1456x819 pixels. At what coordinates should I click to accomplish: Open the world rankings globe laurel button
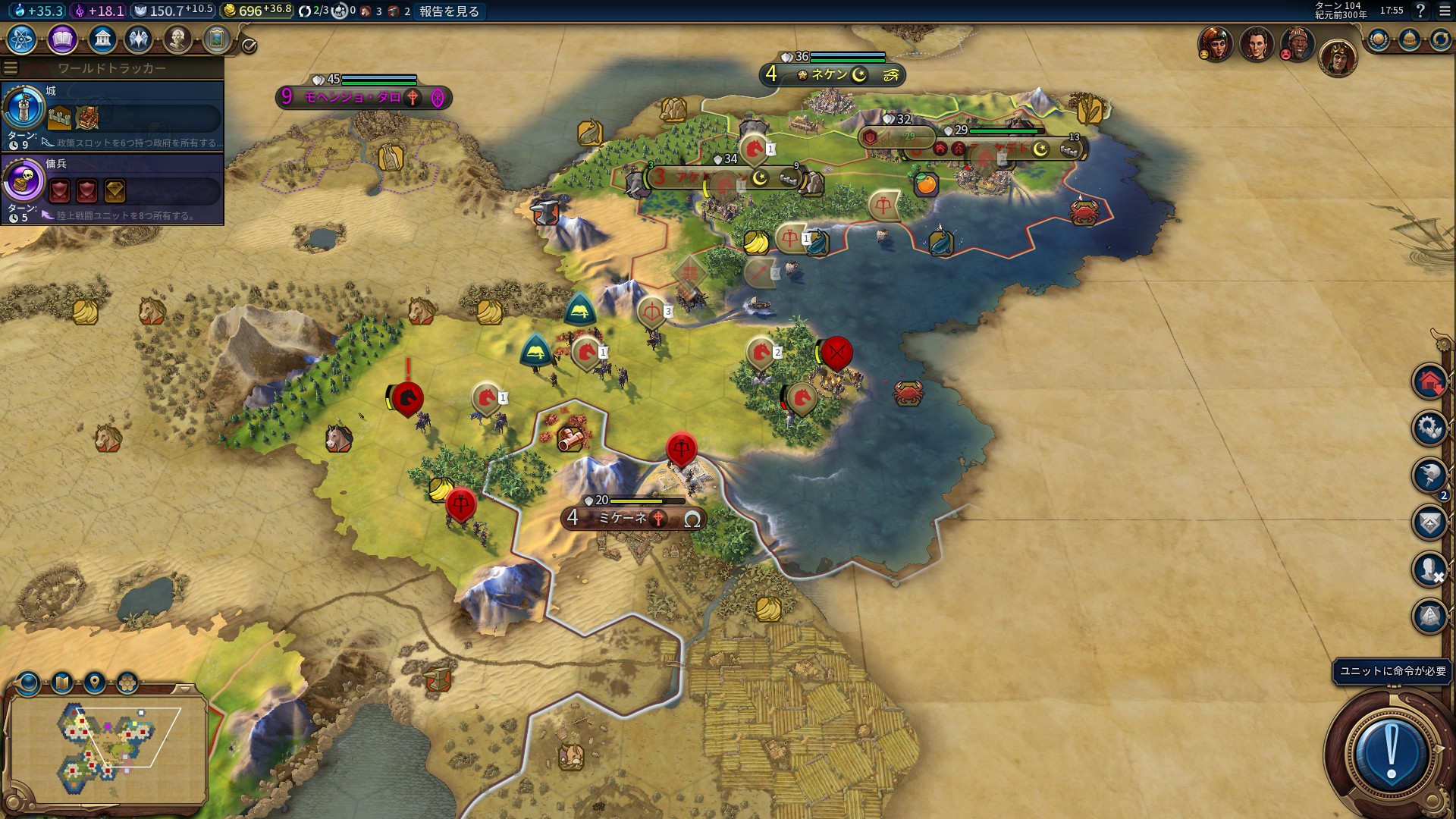click(x=1378, y=39)
